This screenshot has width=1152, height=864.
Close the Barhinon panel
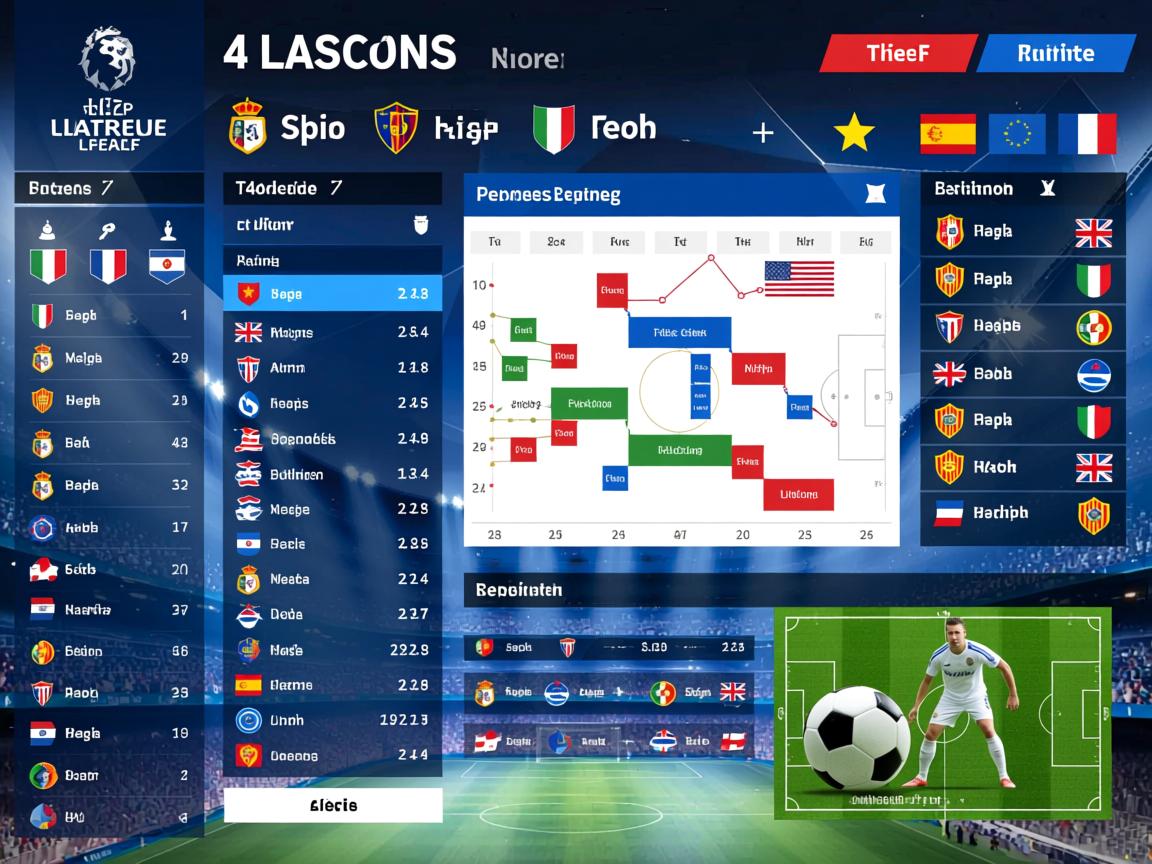point(1048,188)
